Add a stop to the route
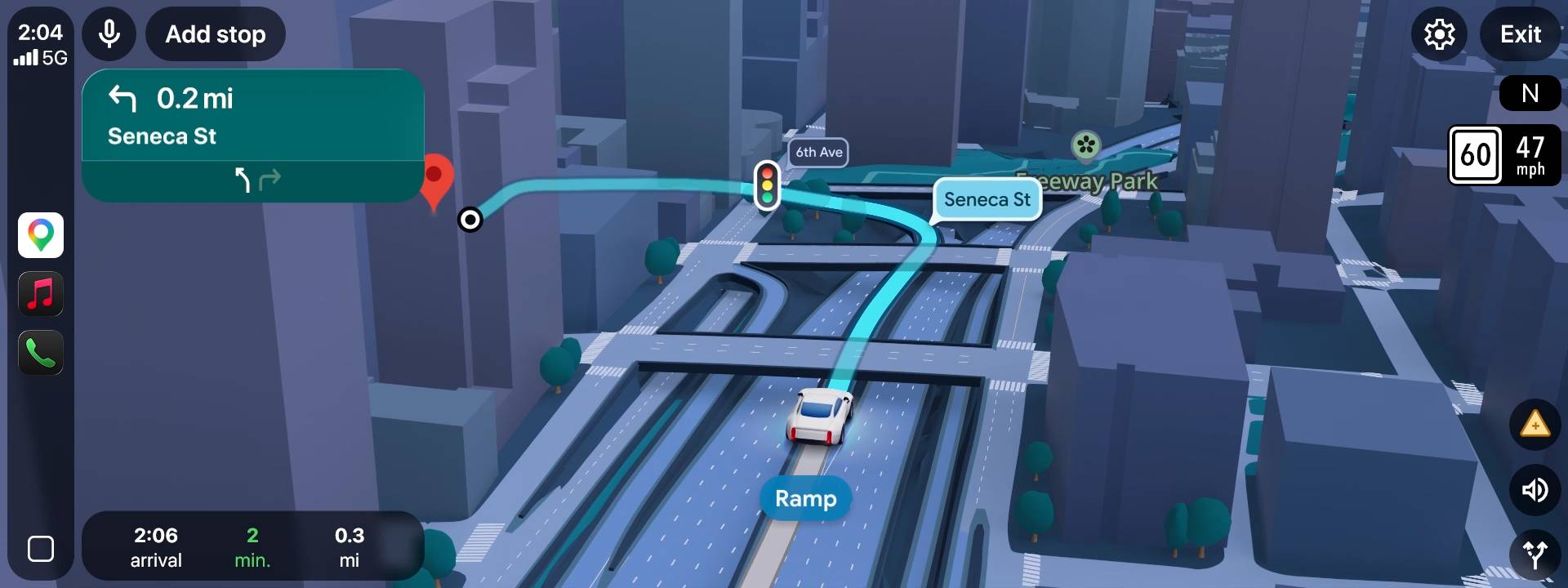This screenshot has height=588, width=1568. pyautogui.click(x=215, y=33)
